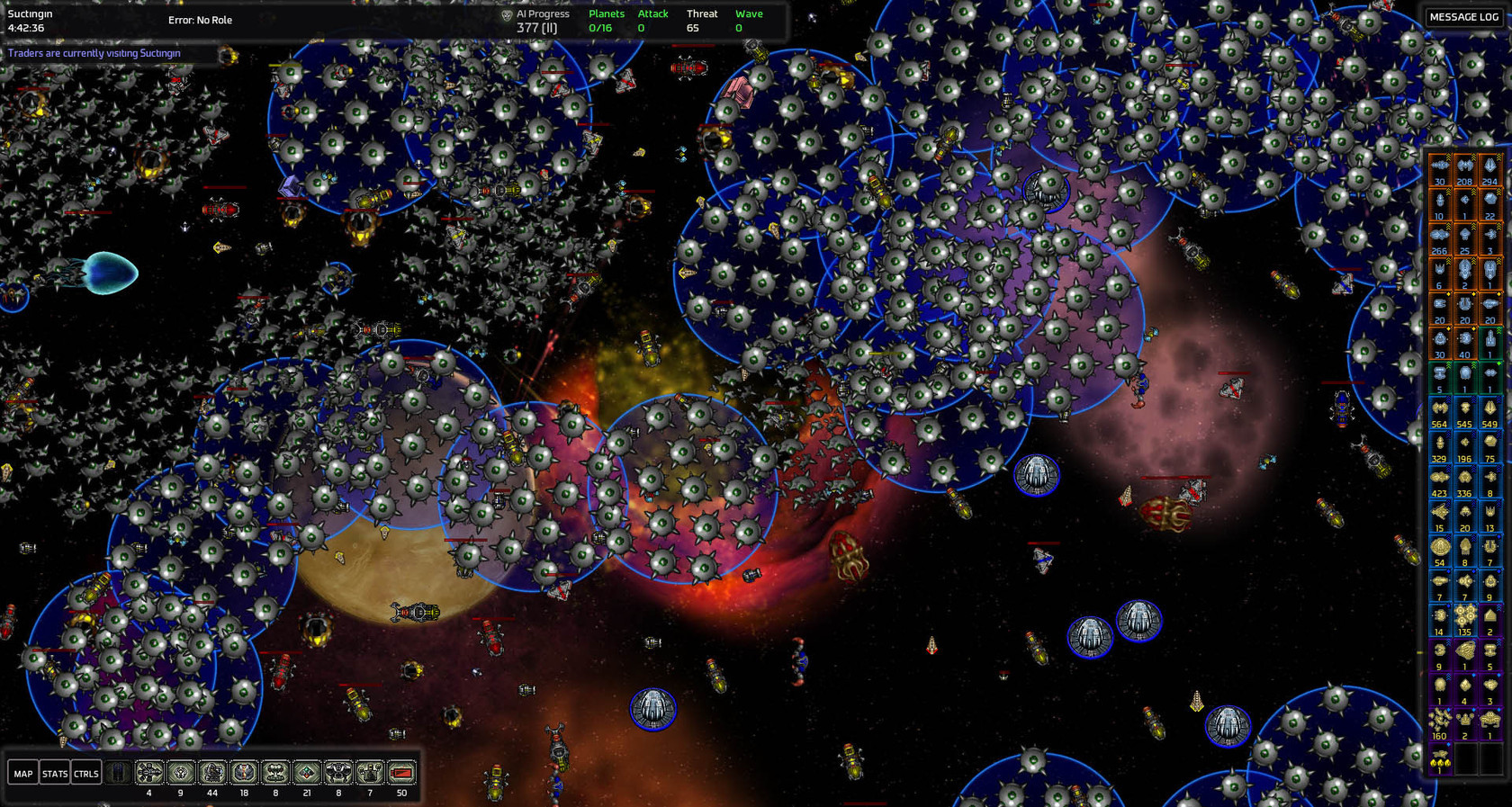Choose the purple ship group showing 160
Image resolution: width=1512 pixels, height=807 pixels.
pos(1440,722)
